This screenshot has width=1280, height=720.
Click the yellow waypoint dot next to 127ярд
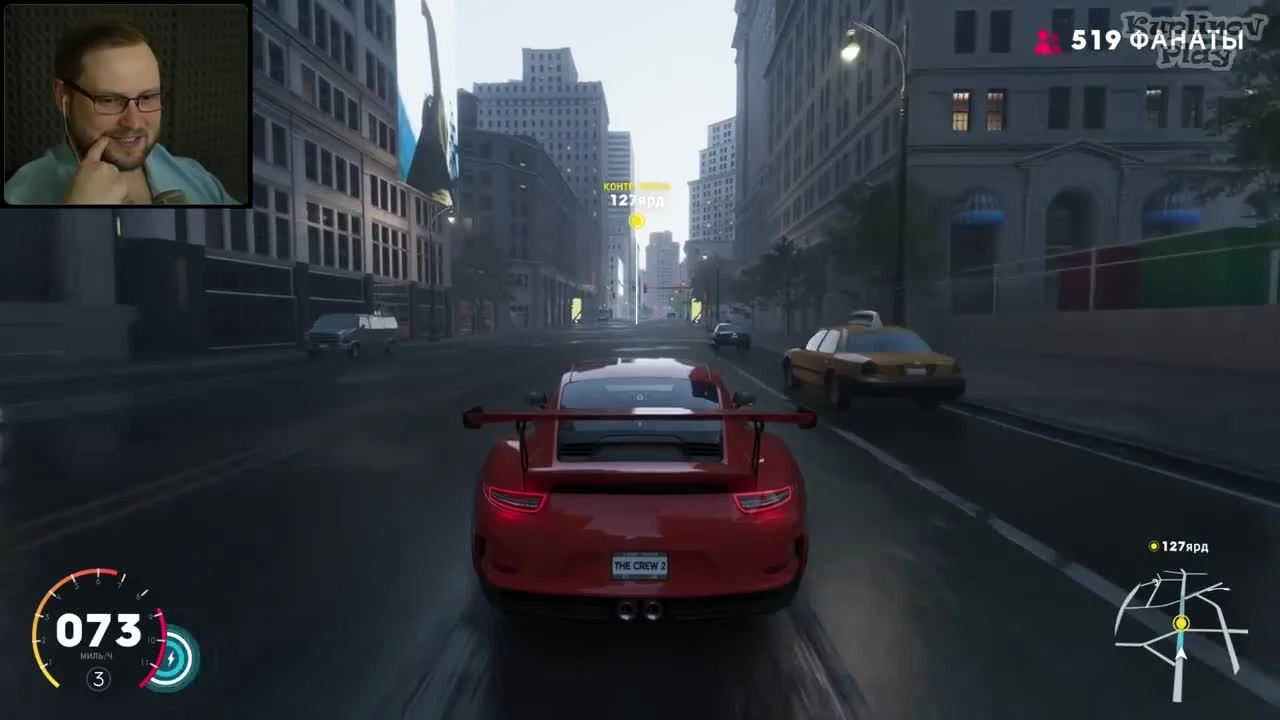[x=1152, y=546]
